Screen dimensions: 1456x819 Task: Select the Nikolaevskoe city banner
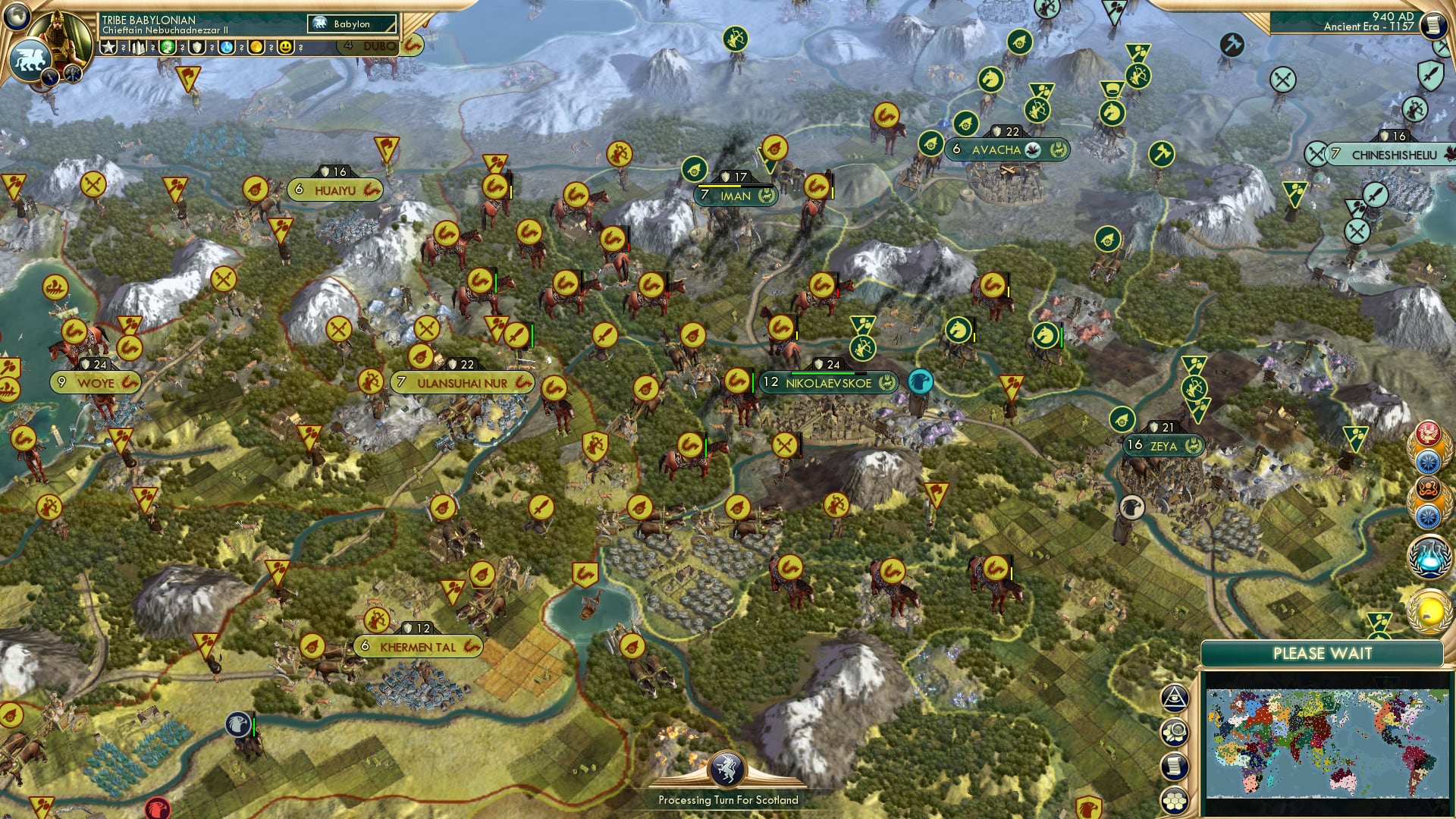[x=827, y=383]
